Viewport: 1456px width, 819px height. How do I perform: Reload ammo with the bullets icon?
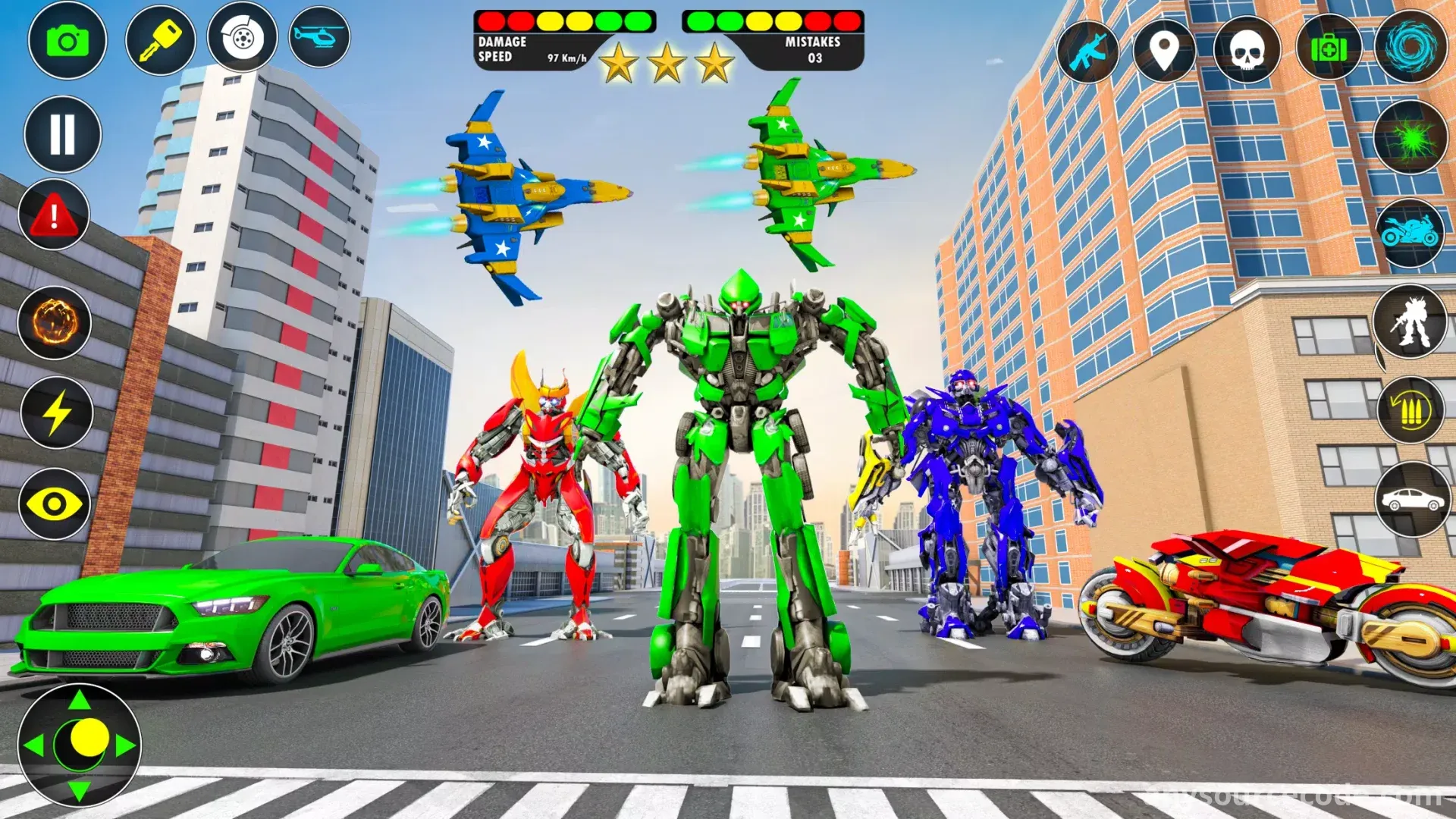tap(1410, 411)
